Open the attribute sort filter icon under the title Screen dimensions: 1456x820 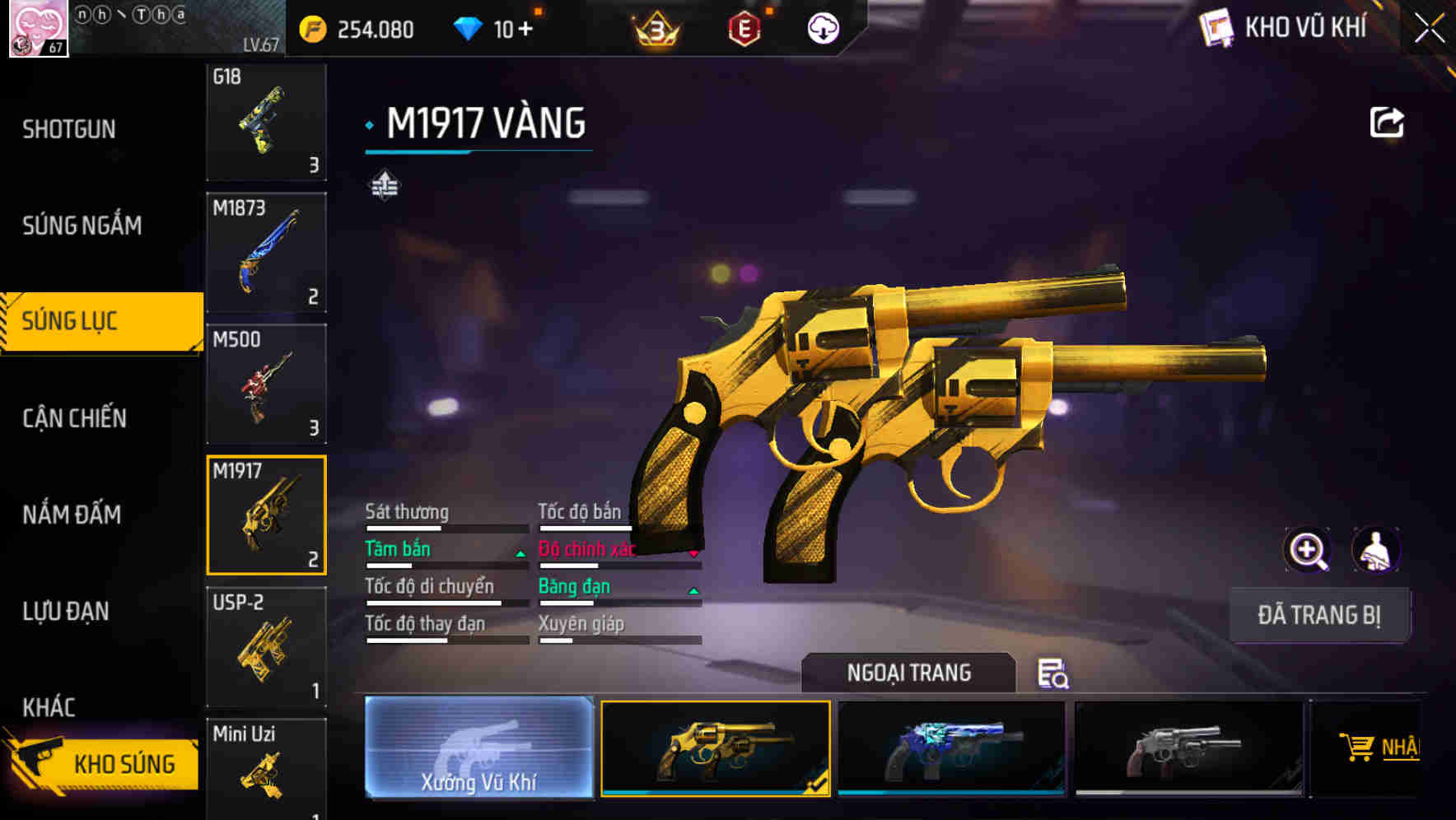pyautogui.click(x=384, y=184)
